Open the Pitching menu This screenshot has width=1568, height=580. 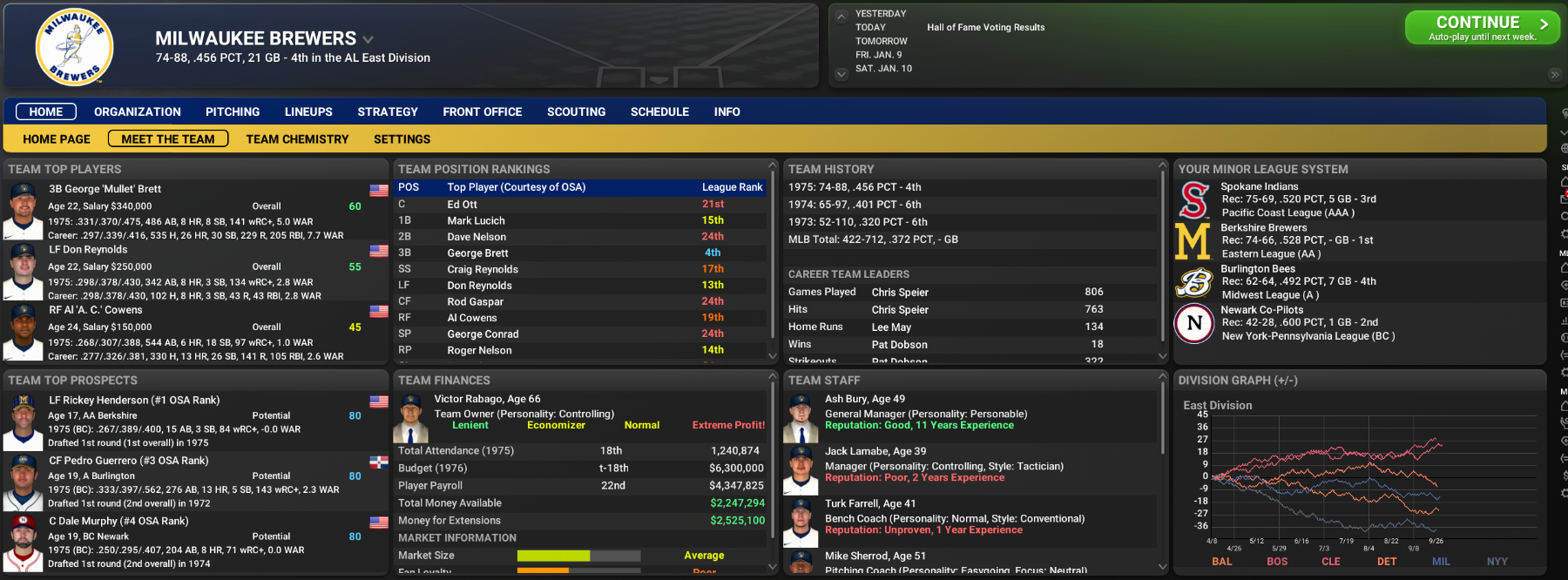click(233, 111)
